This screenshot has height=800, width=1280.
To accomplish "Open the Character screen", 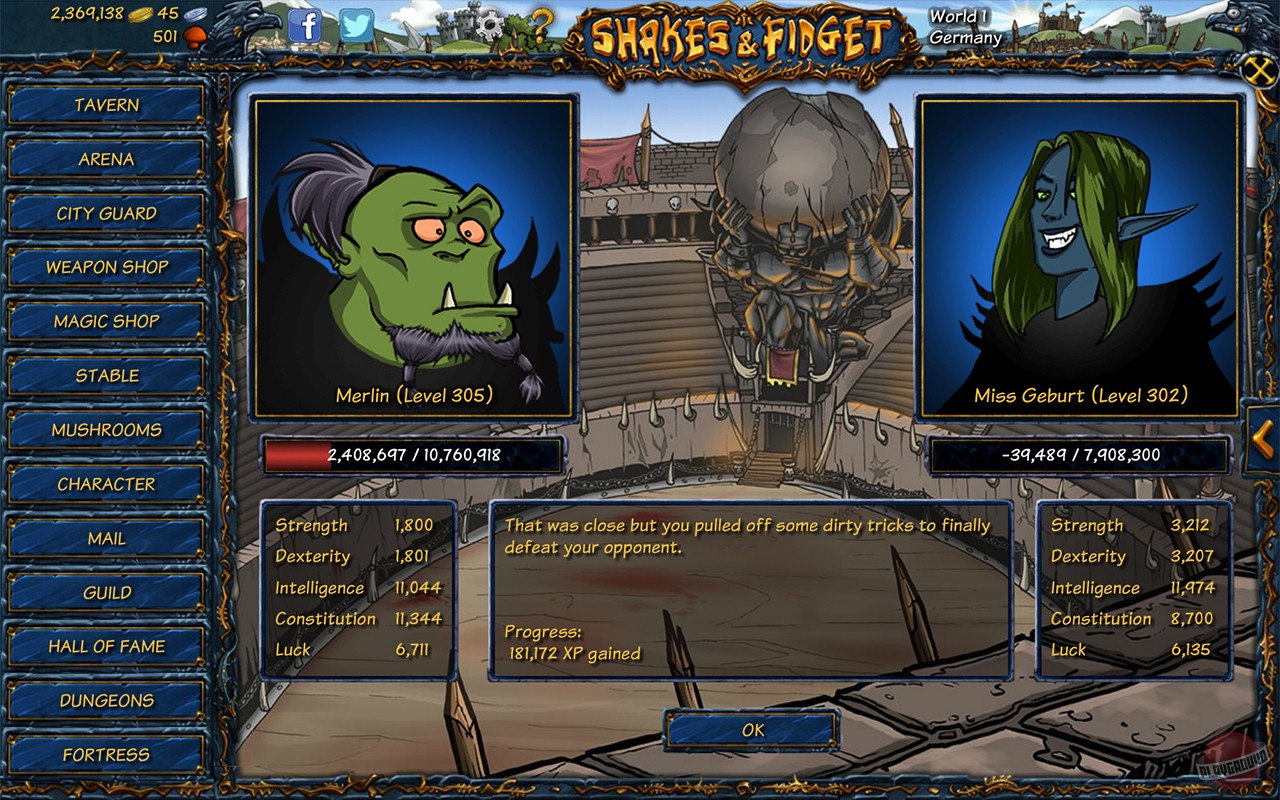I will (x=107, y=484).
